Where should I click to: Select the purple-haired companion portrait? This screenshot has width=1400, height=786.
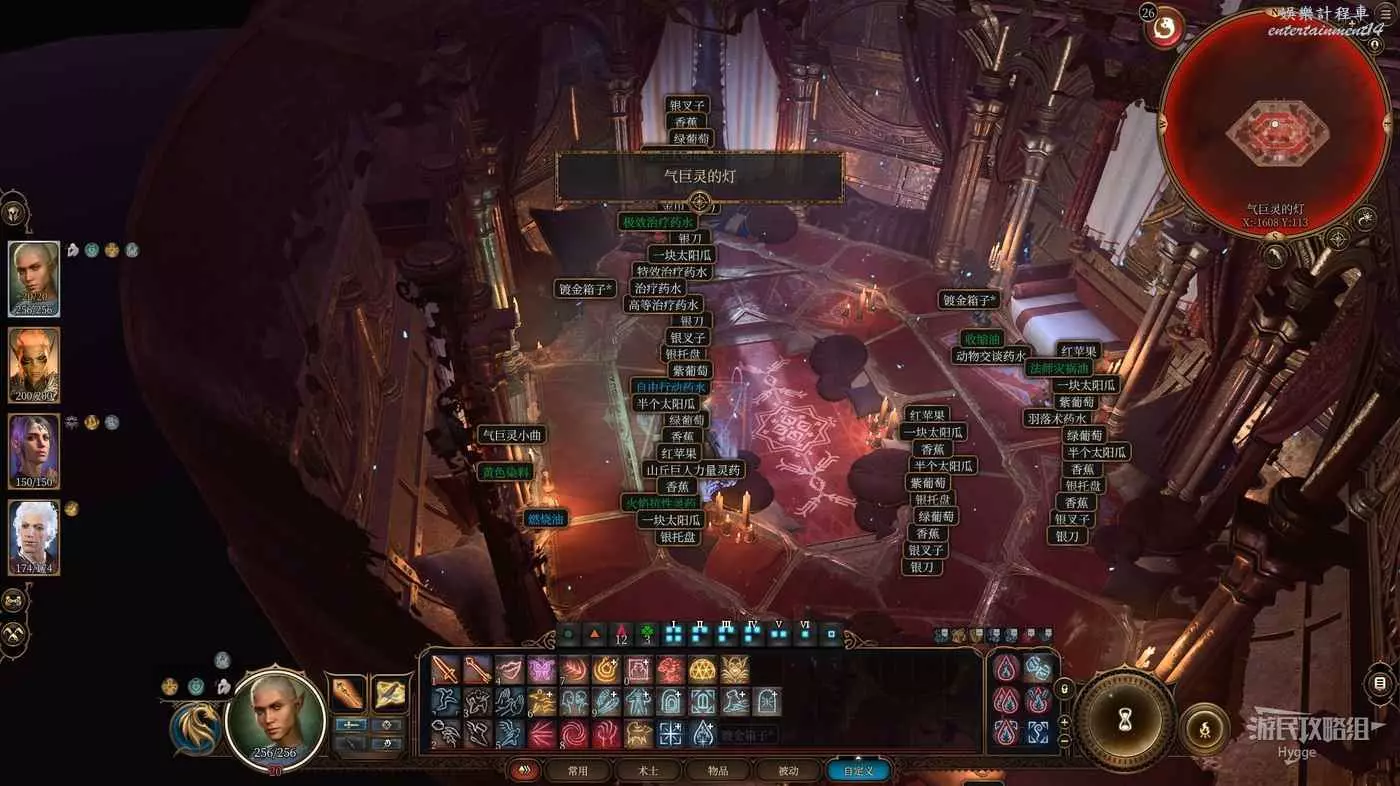click(34, 451)
